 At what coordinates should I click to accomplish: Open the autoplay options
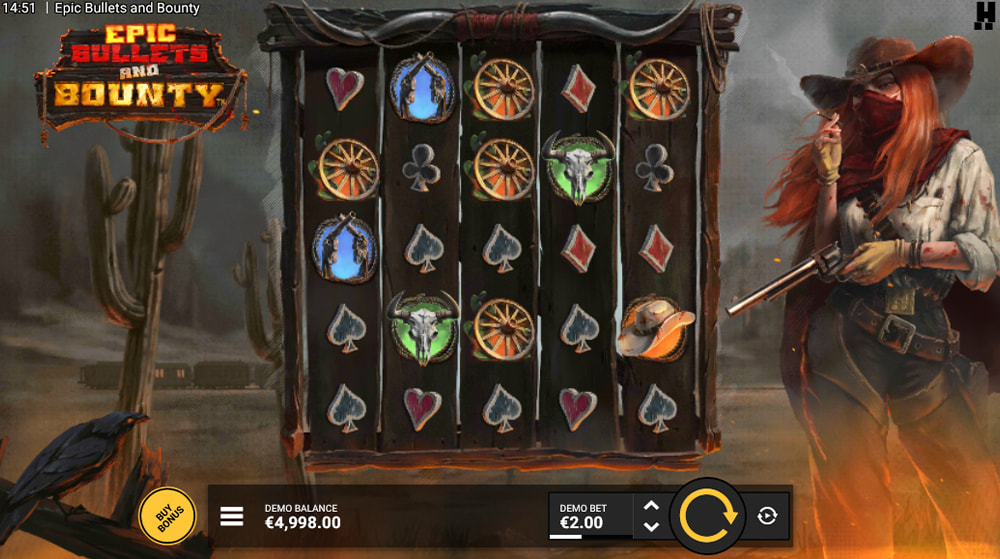point(767,516)
